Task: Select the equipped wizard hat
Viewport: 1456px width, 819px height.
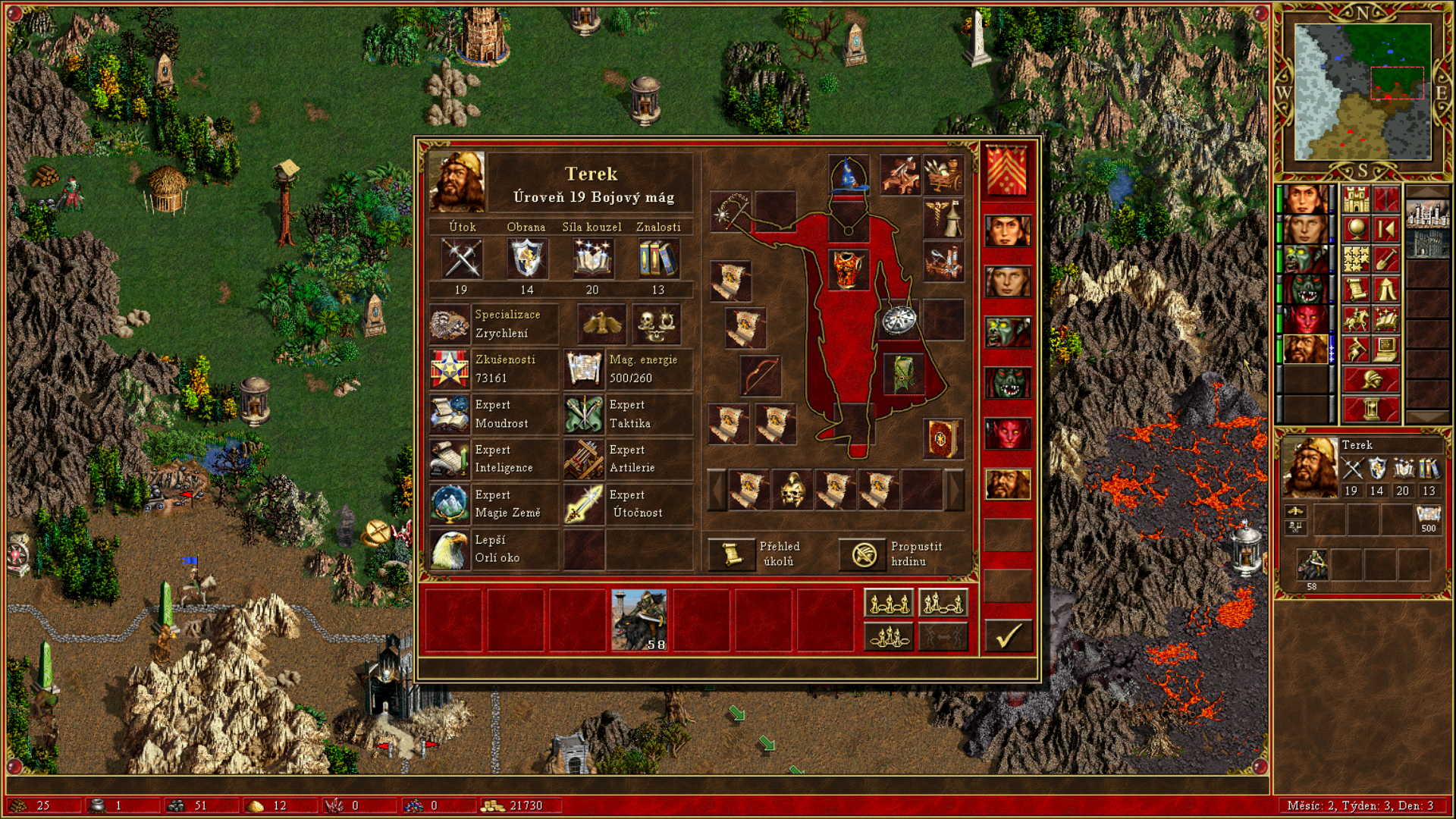Action: point(849,175)
